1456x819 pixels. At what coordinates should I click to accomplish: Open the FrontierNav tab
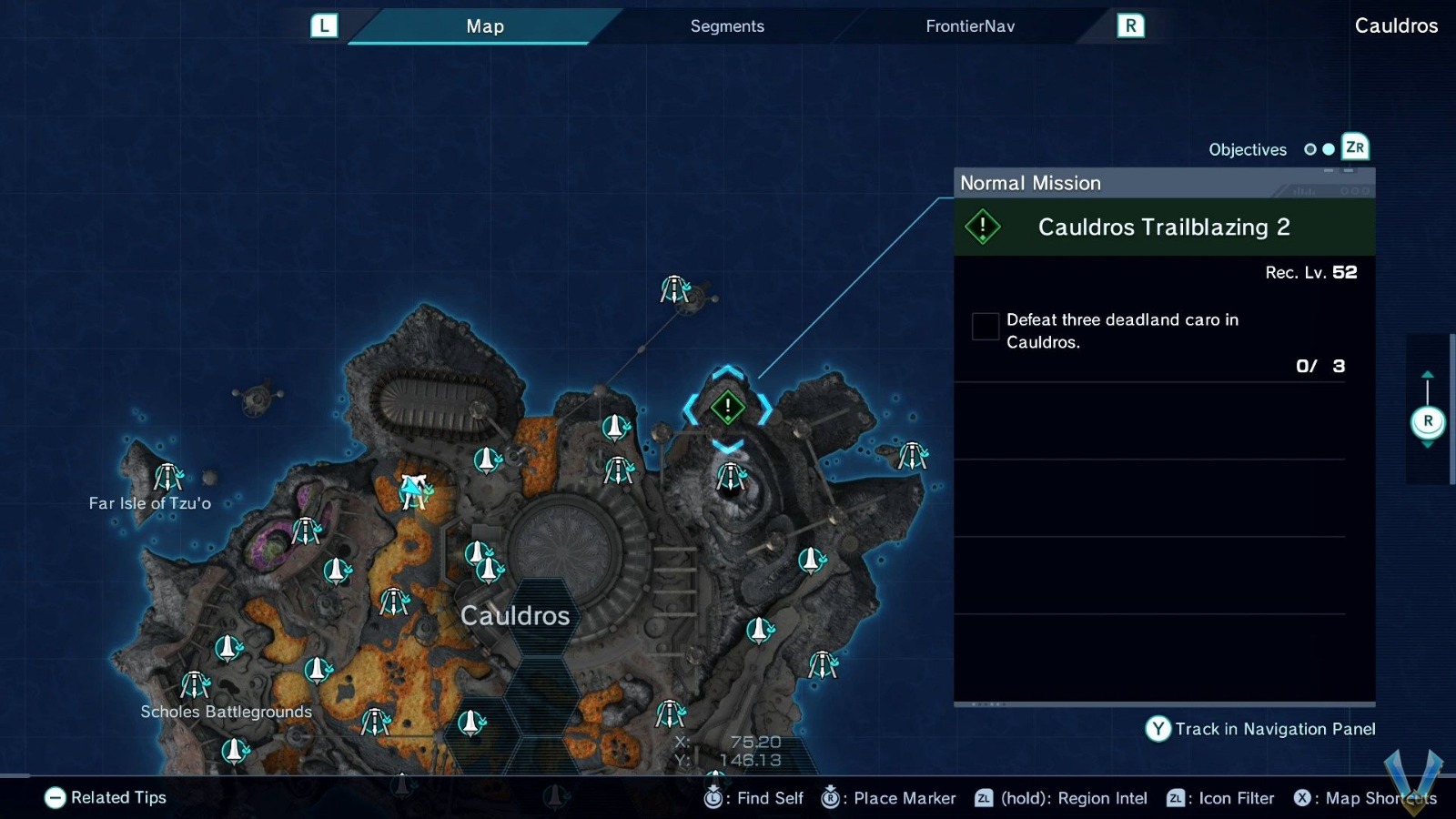(969, 25)
